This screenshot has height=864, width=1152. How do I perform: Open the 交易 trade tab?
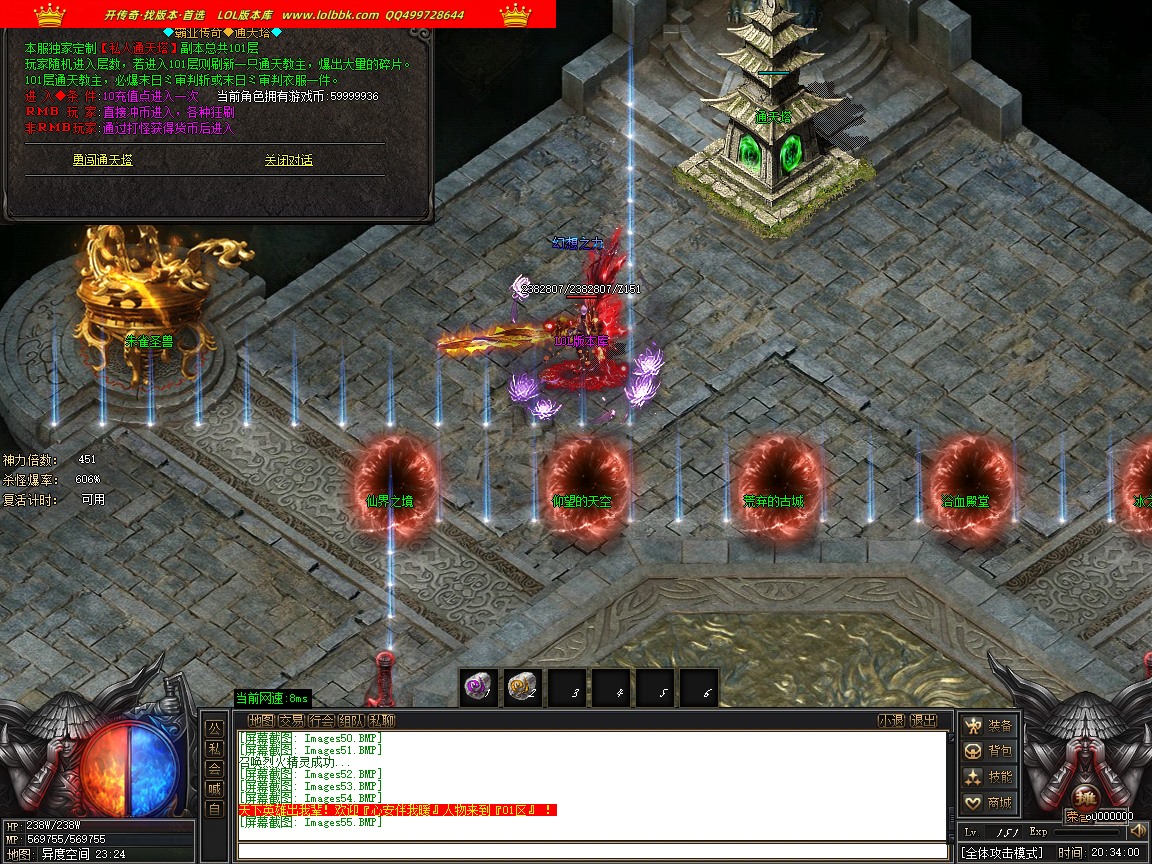click(x=291, y=720)
